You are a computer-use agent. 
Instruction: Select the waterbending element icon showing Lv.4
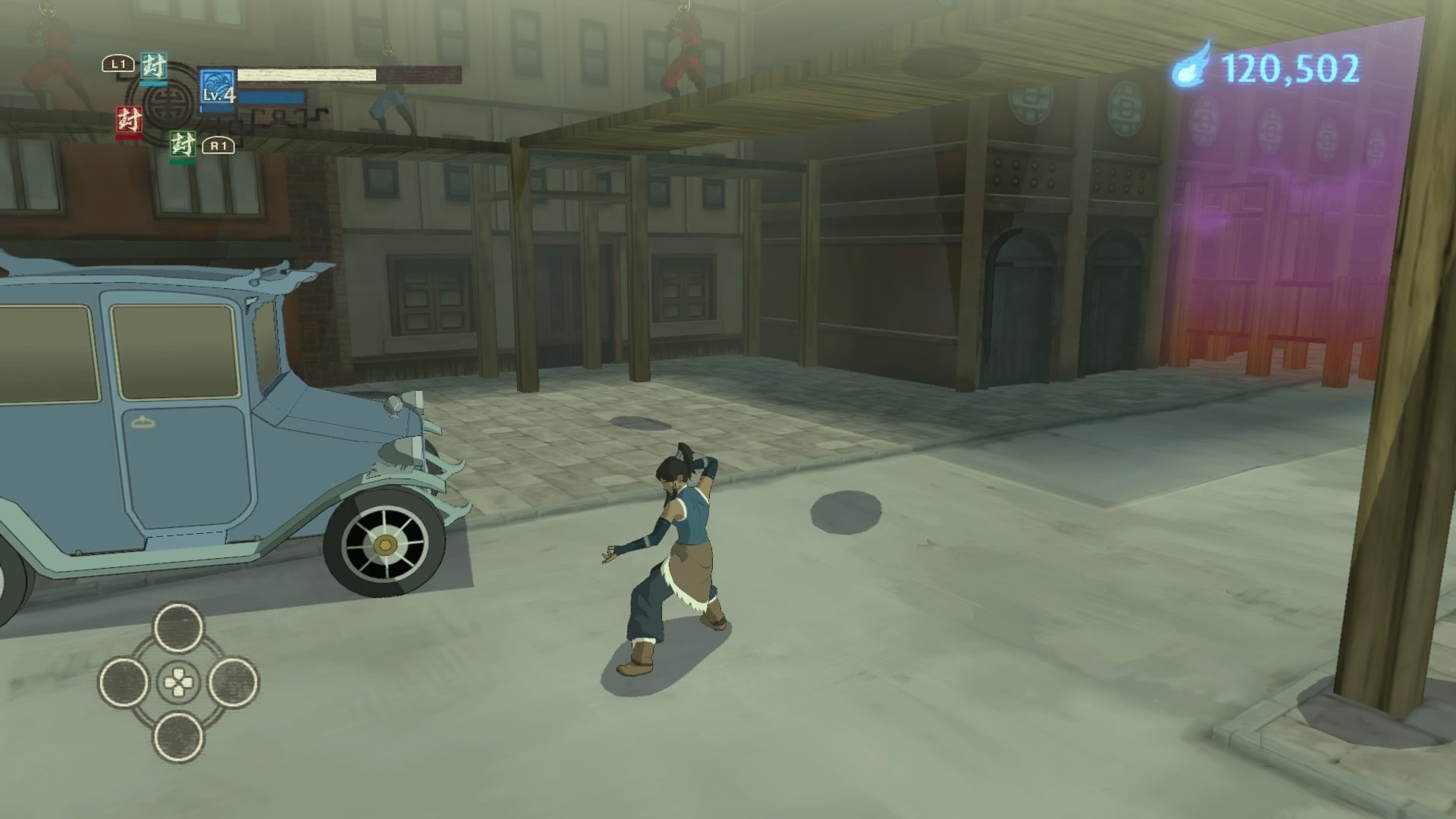216,83
